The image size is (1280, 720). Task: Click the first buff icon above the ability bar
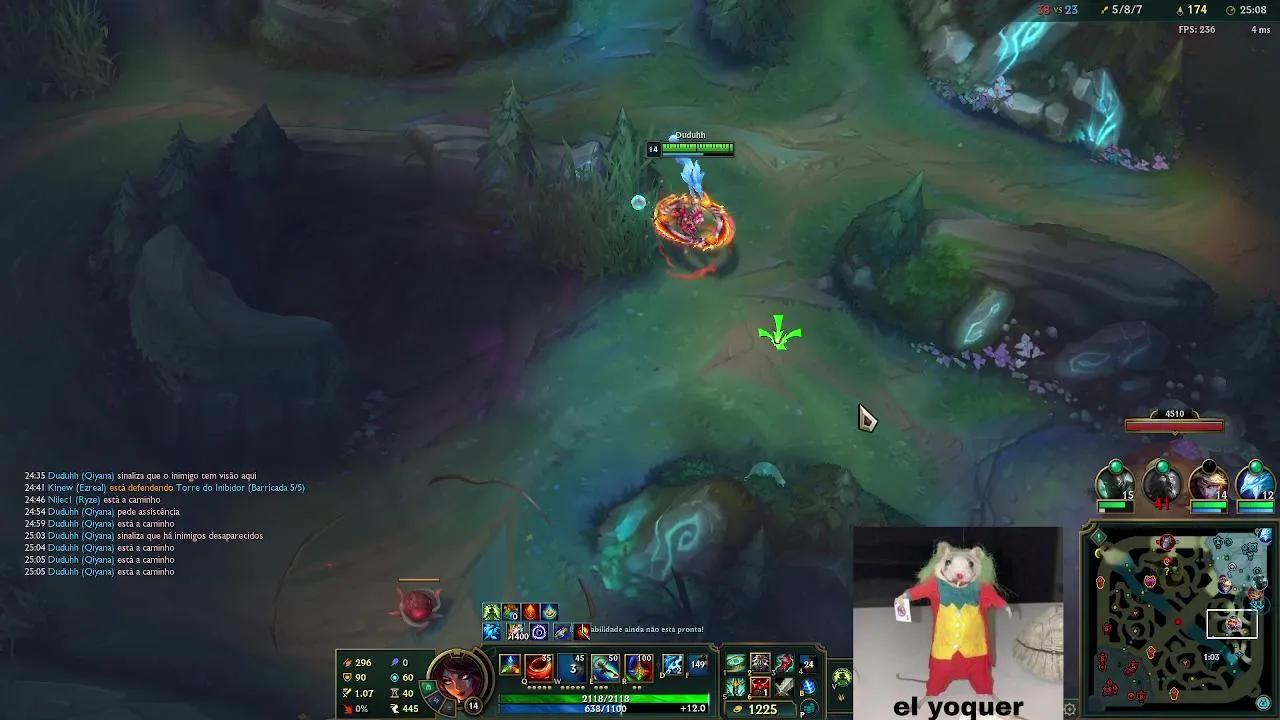(x=490, y=610)
